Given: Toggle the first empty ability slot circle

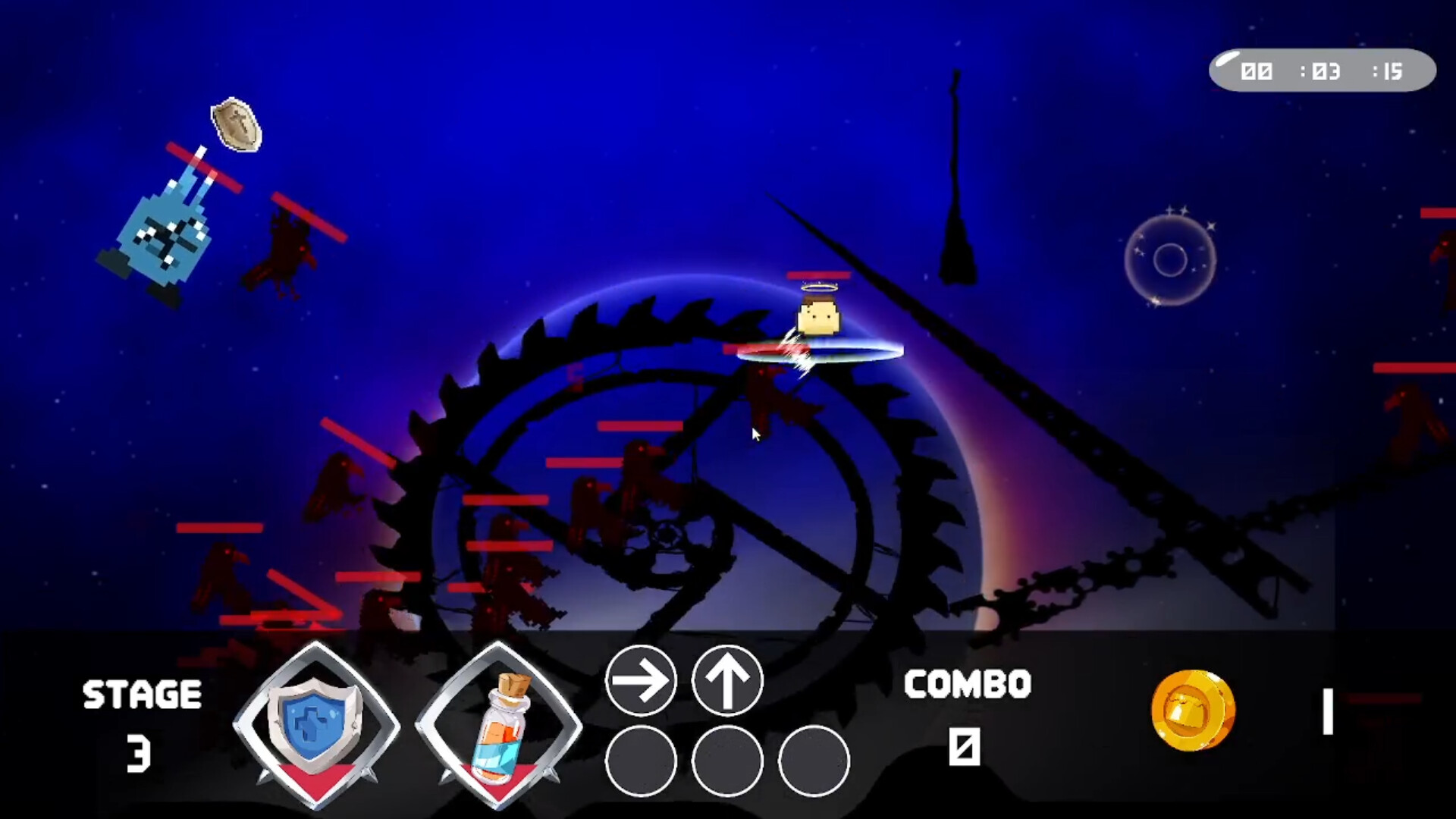Looking at the screenshot, I should 642,762.
